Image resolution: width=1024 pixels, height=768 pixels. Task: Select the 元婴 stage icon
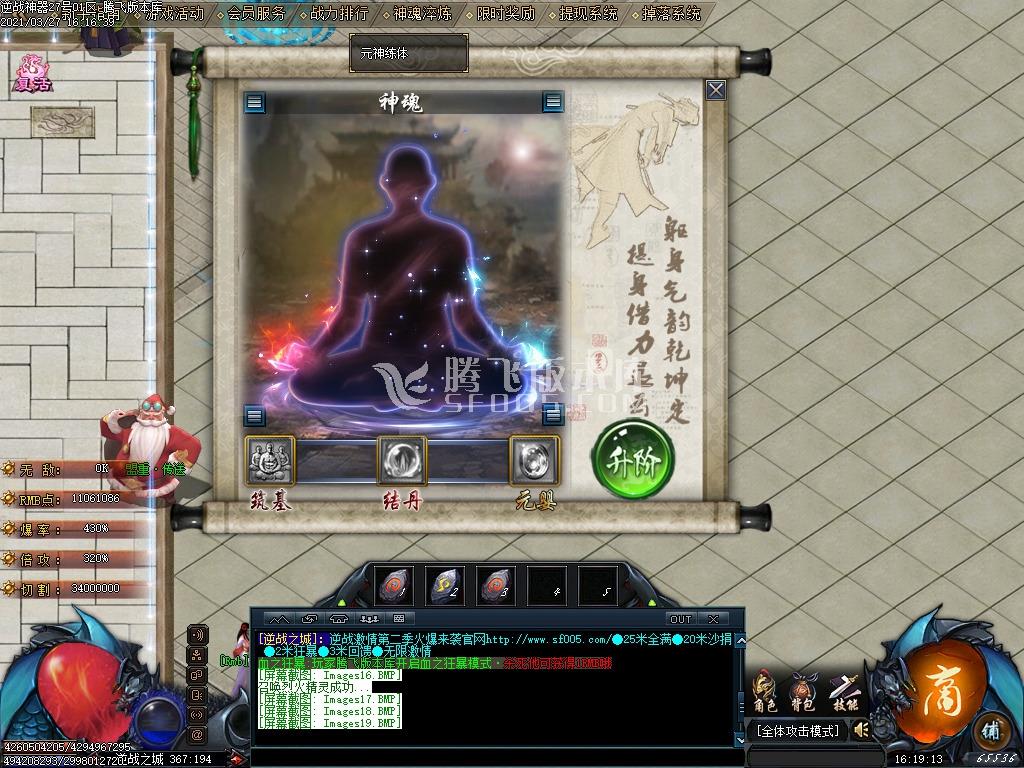[x=534, y=461]
